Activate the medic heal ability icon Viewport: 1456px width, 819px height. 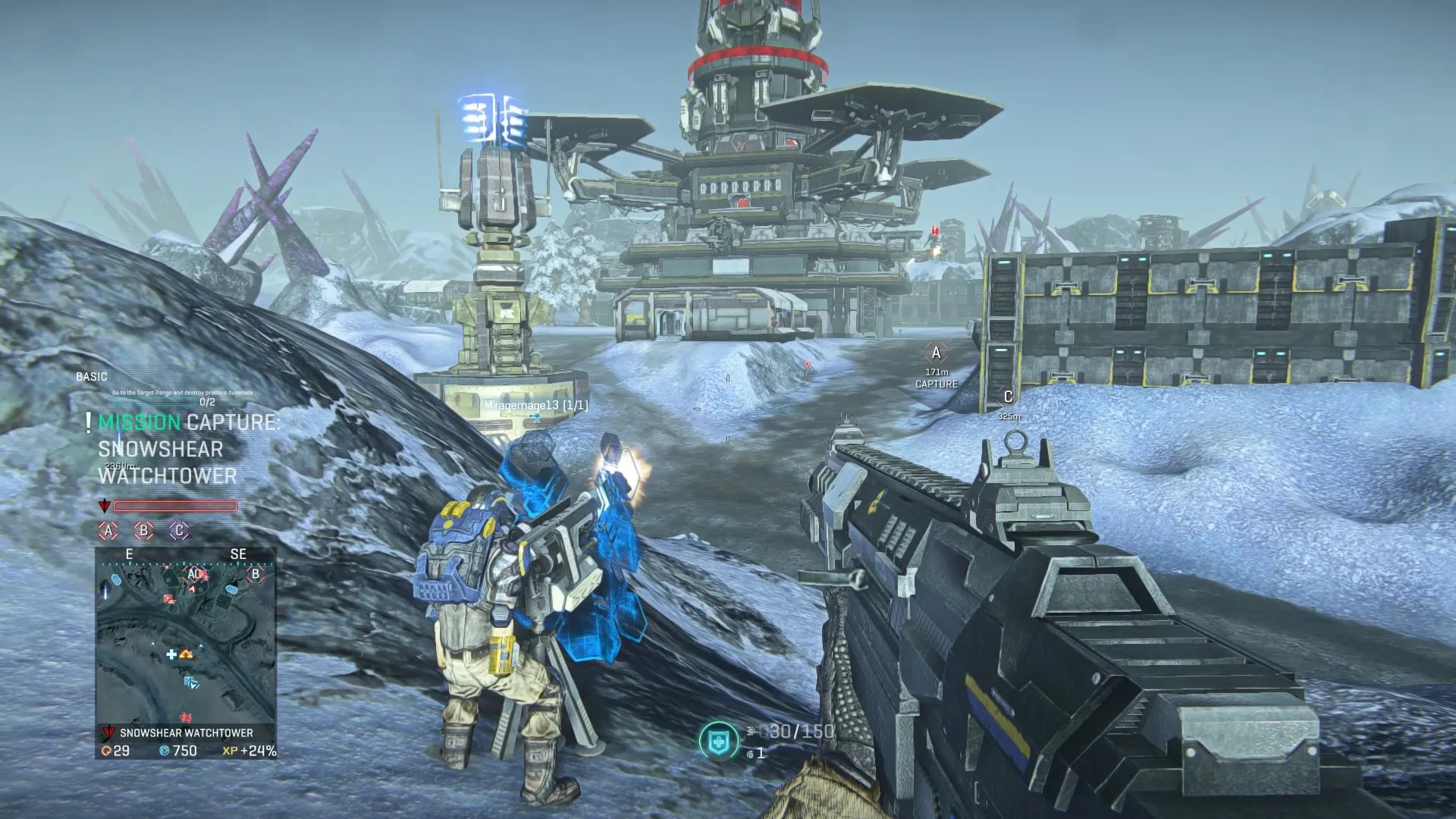tap(717, 739)
